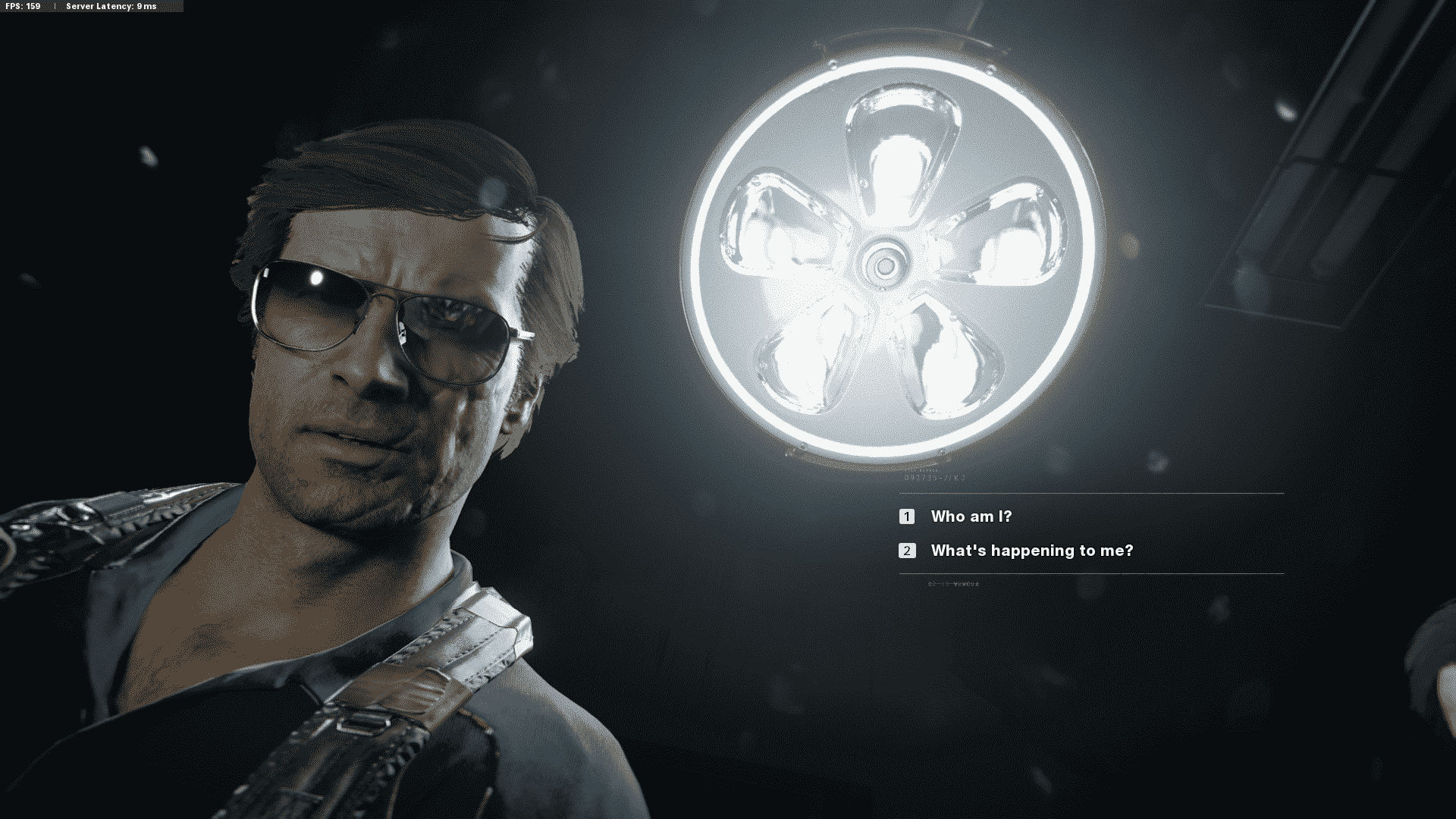Click the serial marking 092715-//KJ under the lamp
This screenshot has width=1456, height=819.
[x=934, y=479]
